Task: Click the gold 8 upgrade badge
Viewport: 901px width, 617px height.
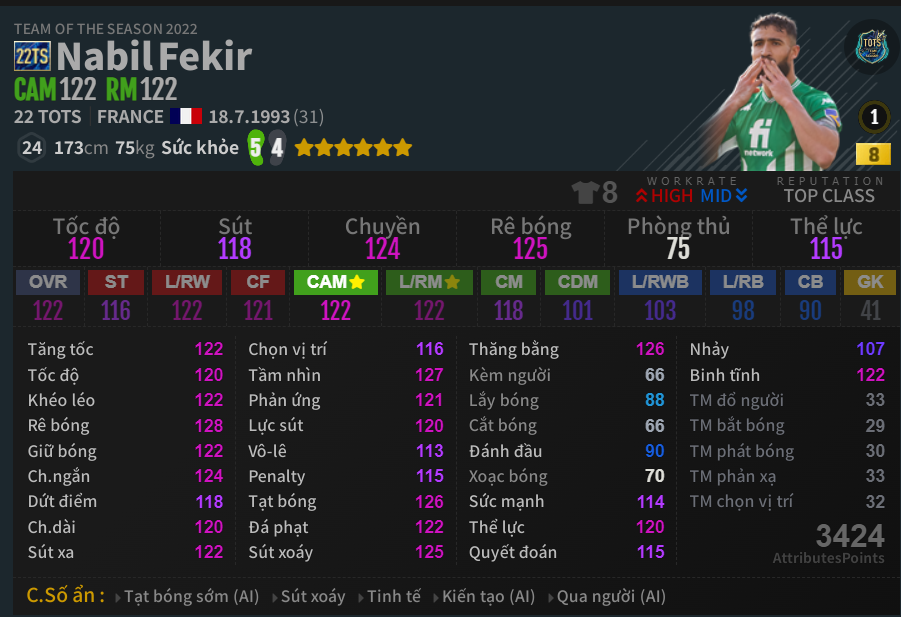Action: 874,154
